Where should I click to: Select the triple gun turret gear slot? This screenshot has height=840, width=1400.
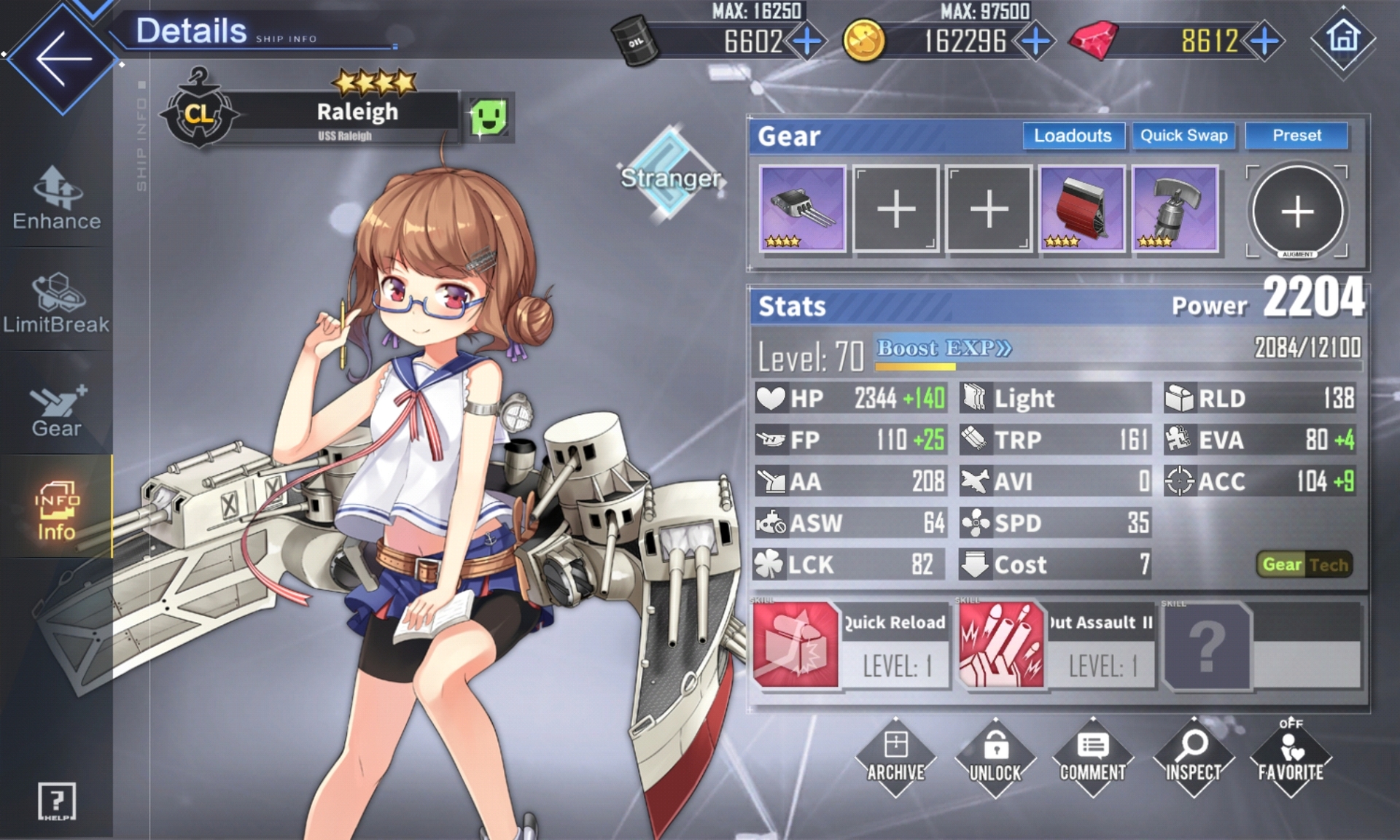coord(802,209)
